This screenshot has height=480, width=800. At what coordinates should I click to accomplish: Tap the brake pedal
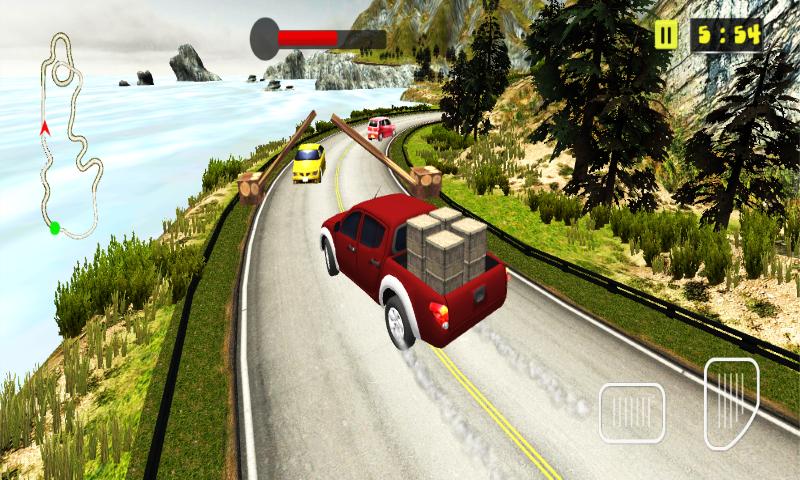(632, 413)
